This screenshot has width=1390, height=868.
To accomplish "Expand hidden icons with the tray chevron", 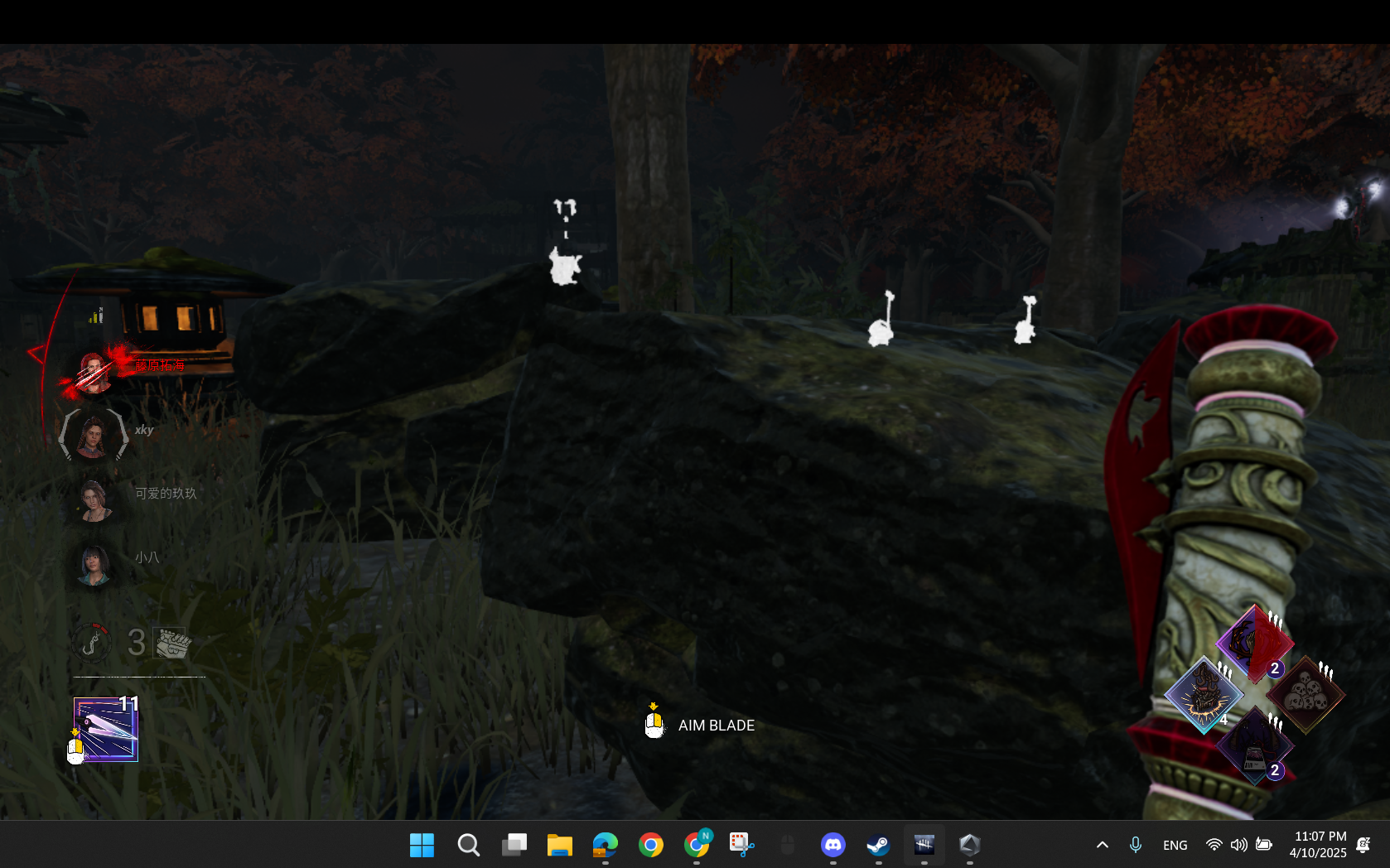I will 1102,845.
